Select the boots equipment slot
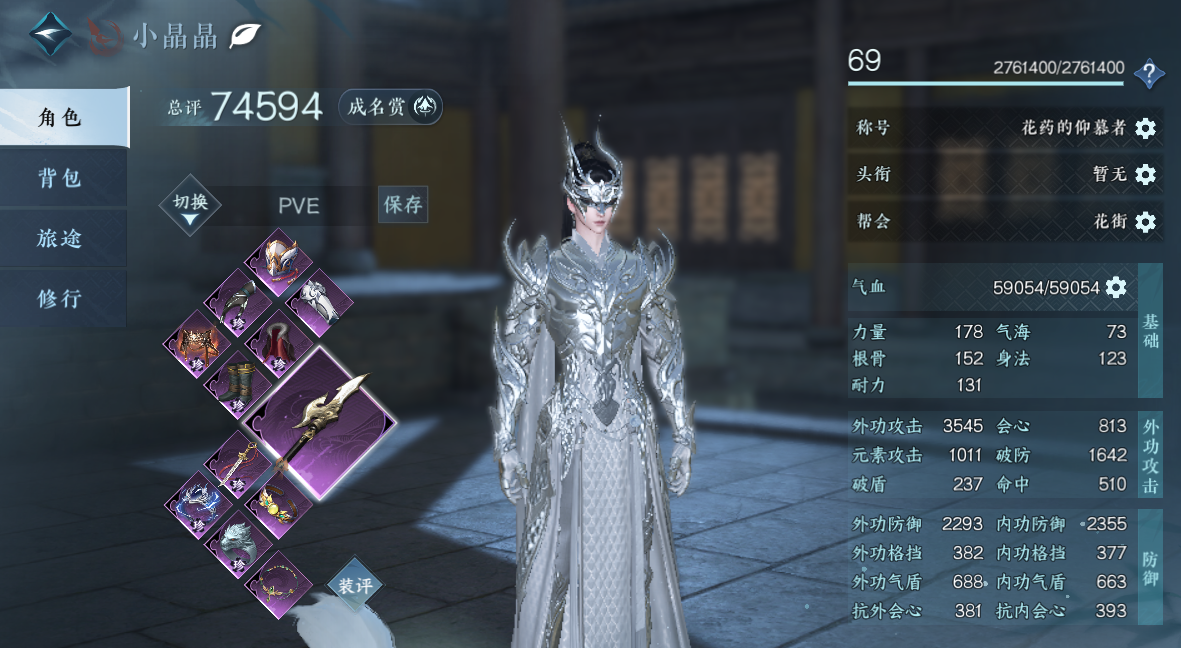This screenshot has width=1181, height=648. pyautogui.click(x=236, y=381)
